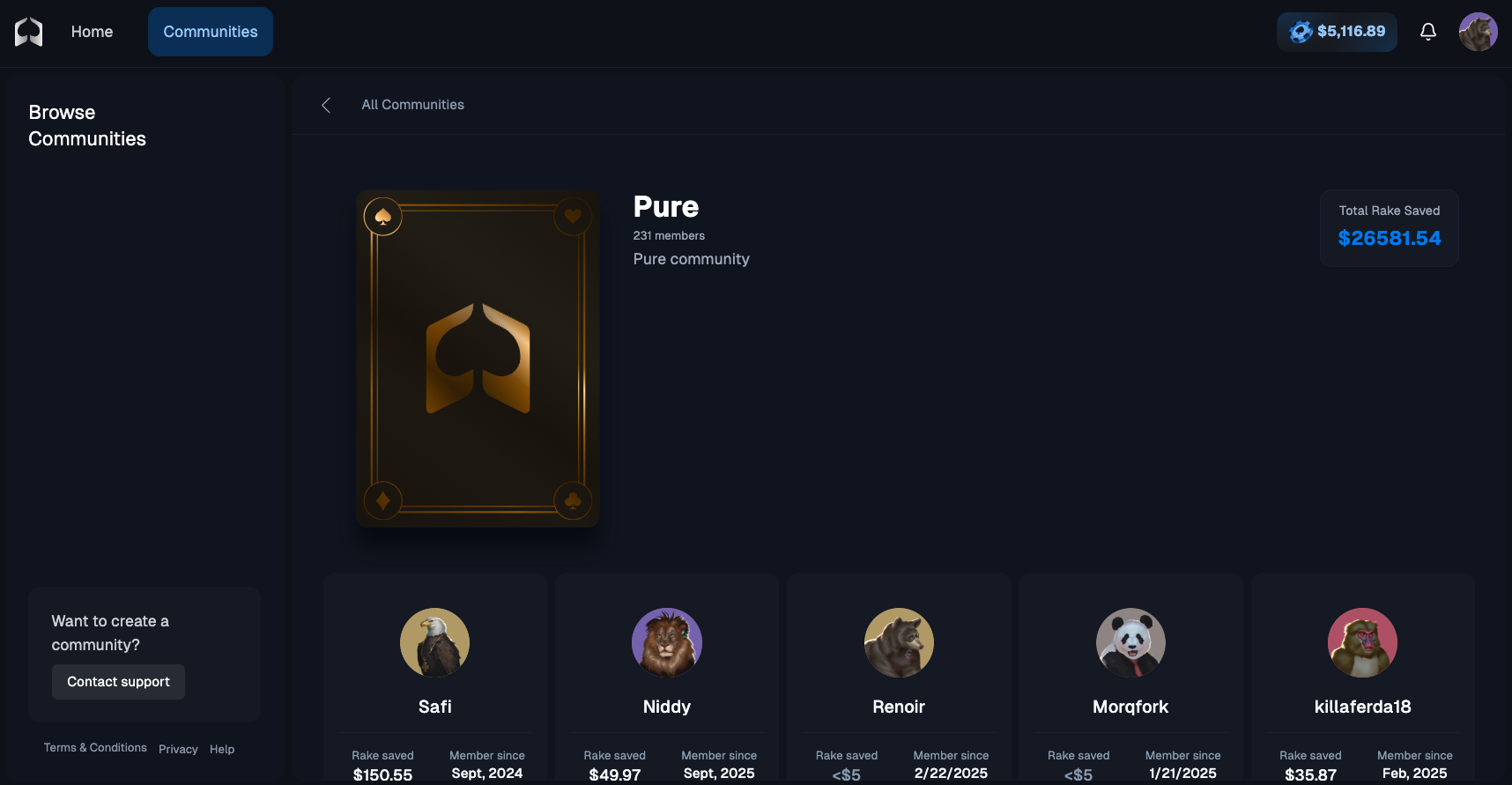The height and width of the screenshot is (785, 1512).
Task: Open the Help link
Action: [x=222, y=748]
